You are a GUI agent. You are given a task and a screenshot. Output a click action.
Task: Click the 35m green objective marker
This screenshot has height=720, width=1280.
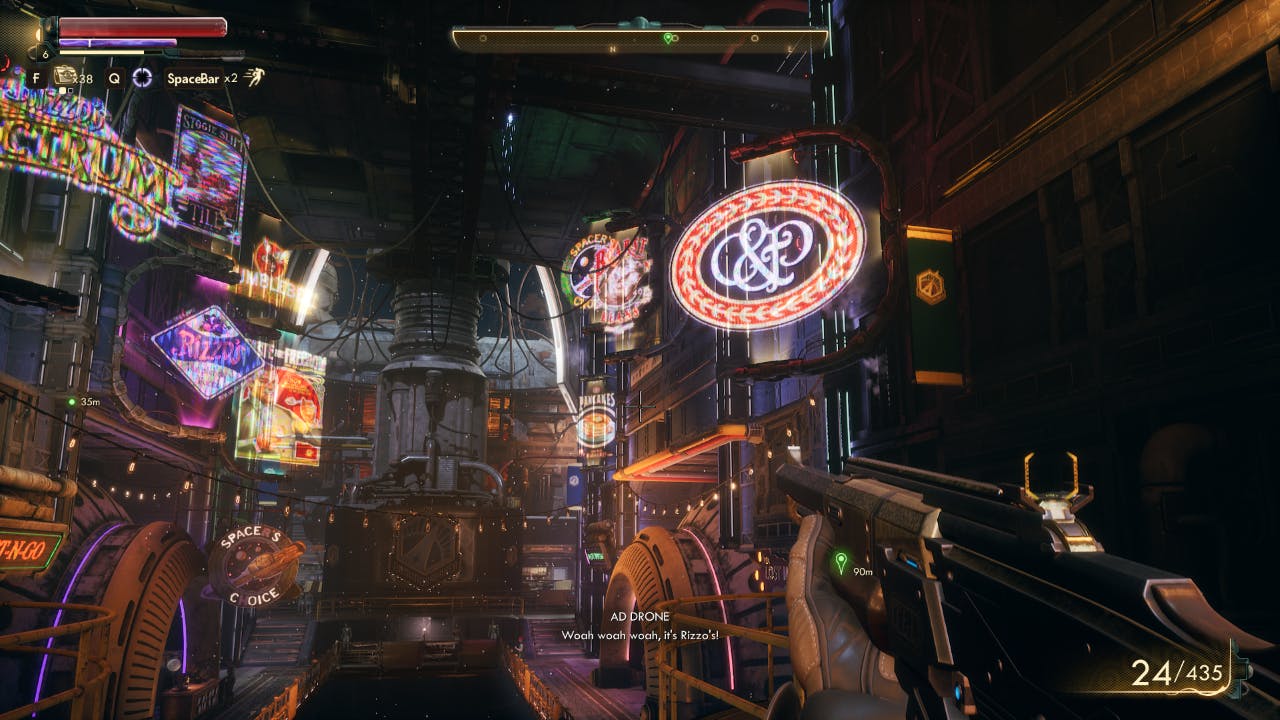[x=72, y=402]
